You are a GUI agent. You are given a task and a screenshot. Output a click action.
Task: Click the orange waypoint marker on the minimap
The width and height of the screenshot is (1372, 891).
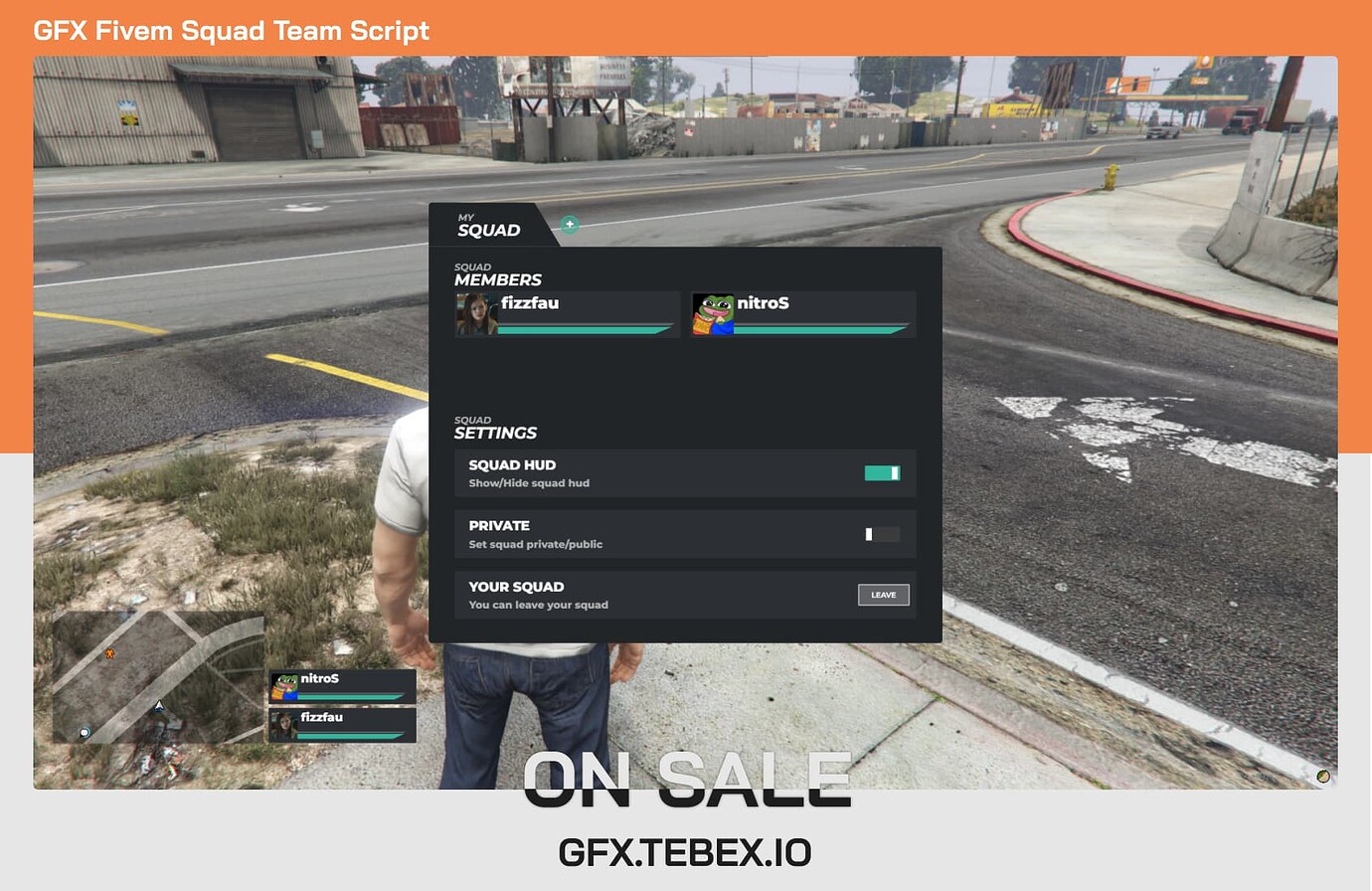coord(108,654)
